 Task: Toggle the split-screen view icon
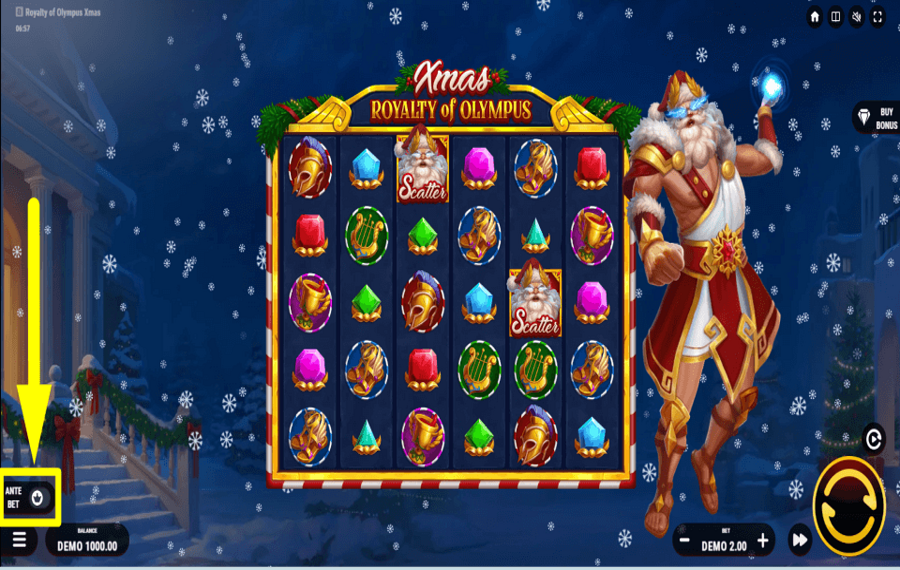(x=835, y=17)
